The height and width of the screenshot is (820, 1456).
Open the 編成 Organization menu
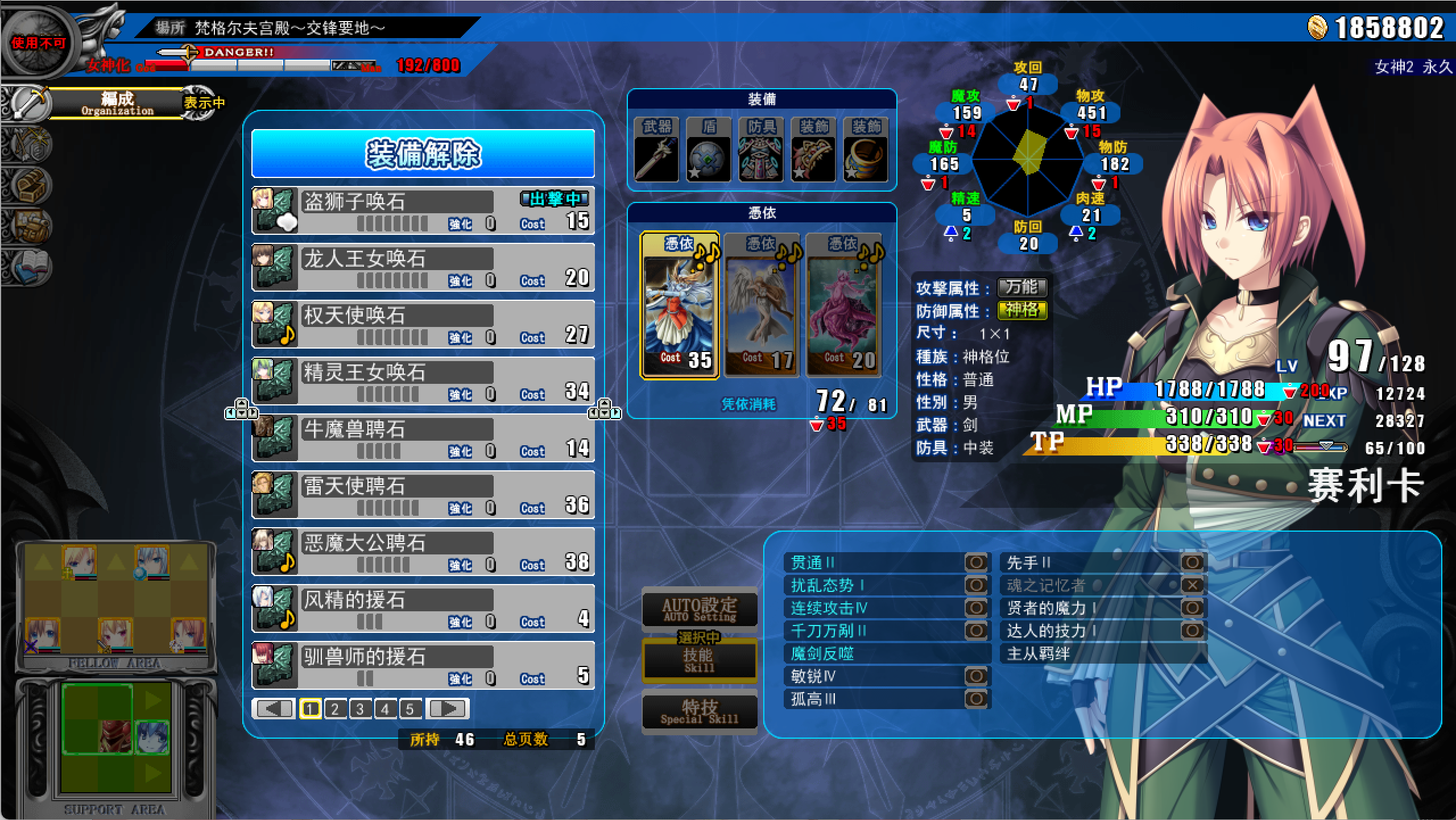click(x=117, y=103)
